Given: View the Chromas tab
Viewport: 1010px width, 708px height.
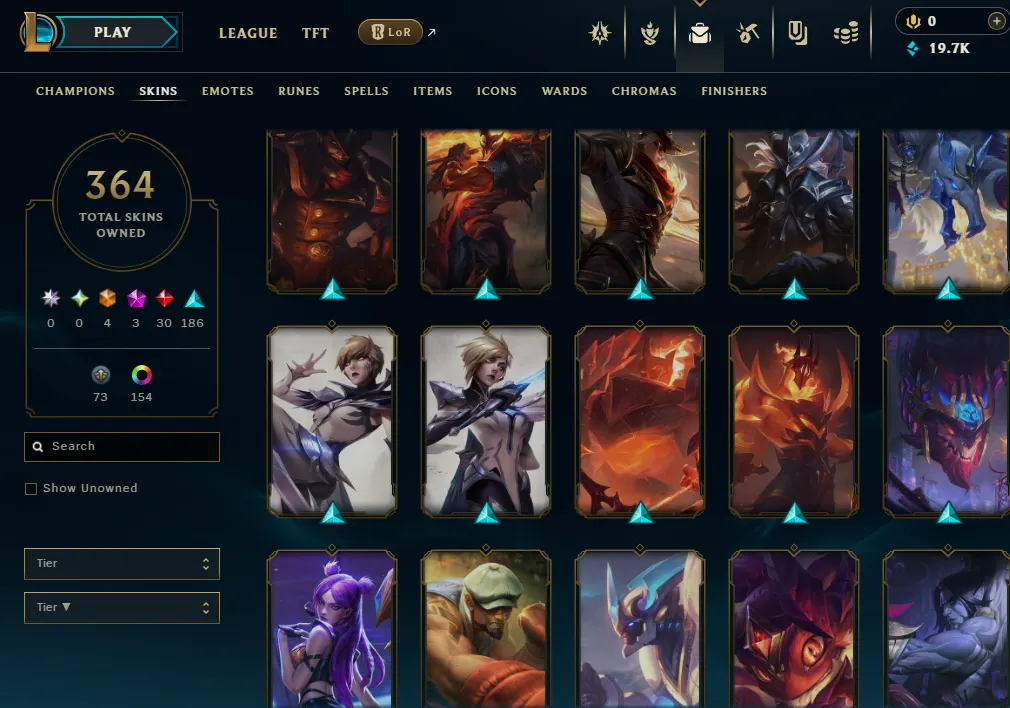Looking at the screenshot, I should pos(644,91).
